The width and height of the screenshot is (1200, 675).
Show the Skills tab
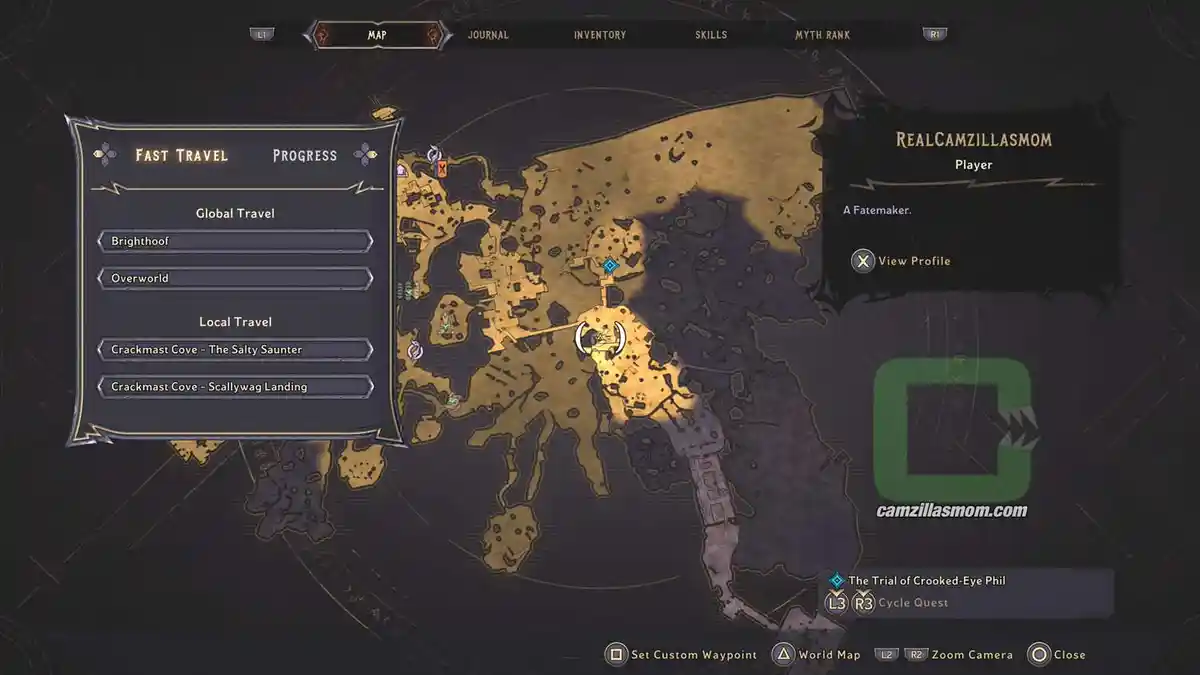(712, 35)
